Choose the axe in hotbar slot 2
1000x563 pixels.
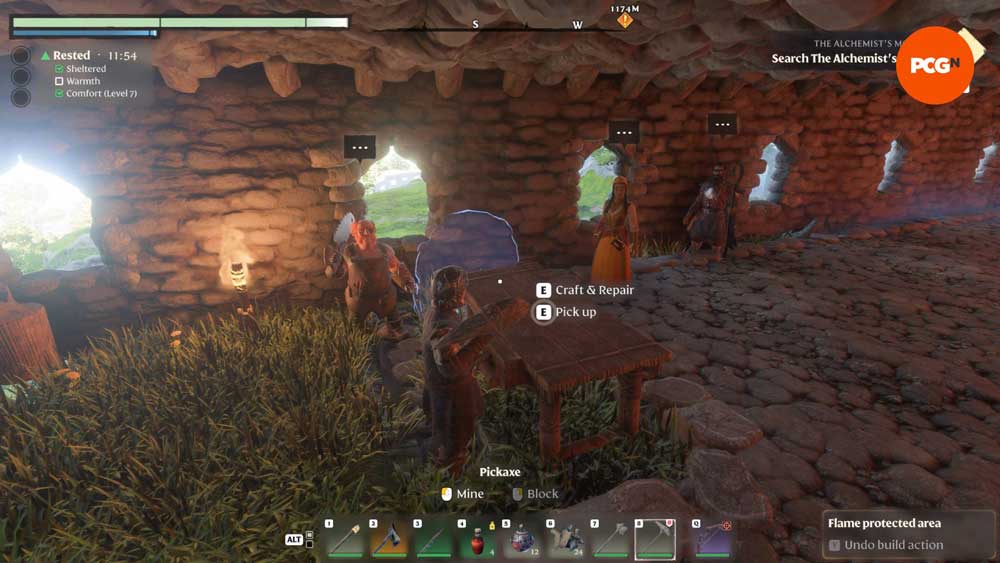point(388,540)
